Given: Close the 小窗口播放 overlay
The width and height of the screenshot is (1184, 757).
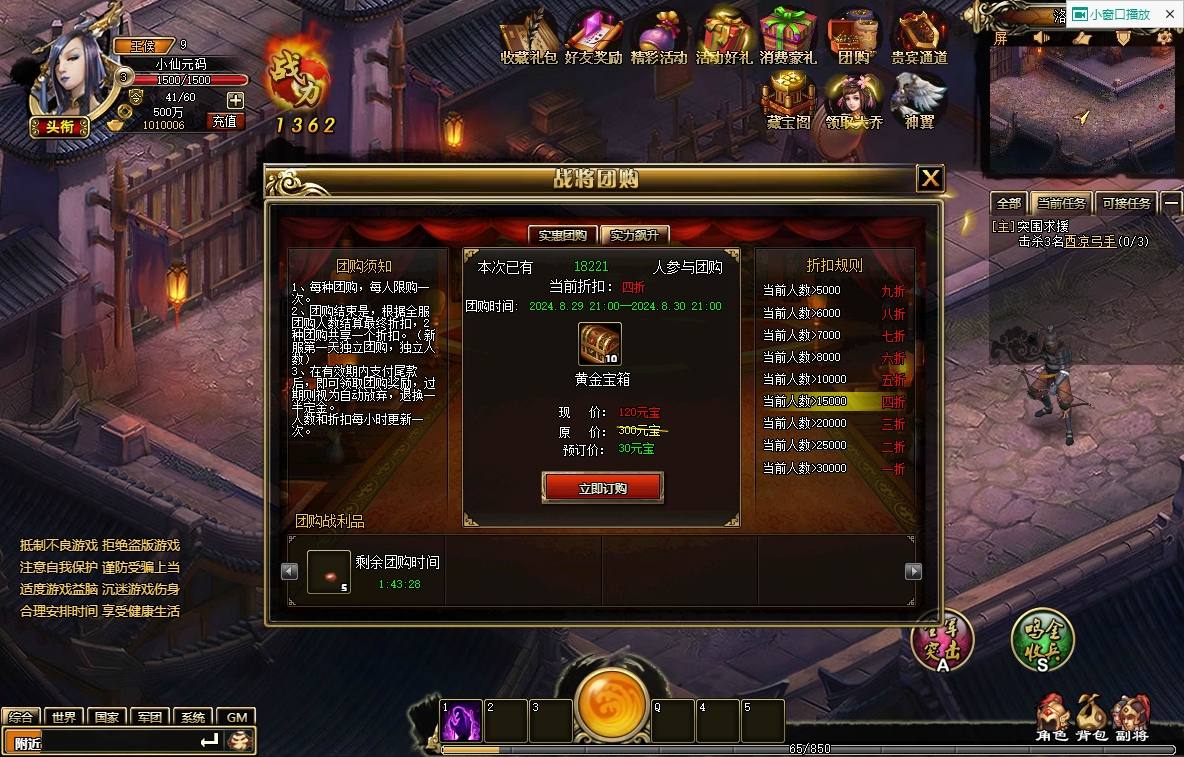Looking at the screenshot, I should tap(1170, 14).
